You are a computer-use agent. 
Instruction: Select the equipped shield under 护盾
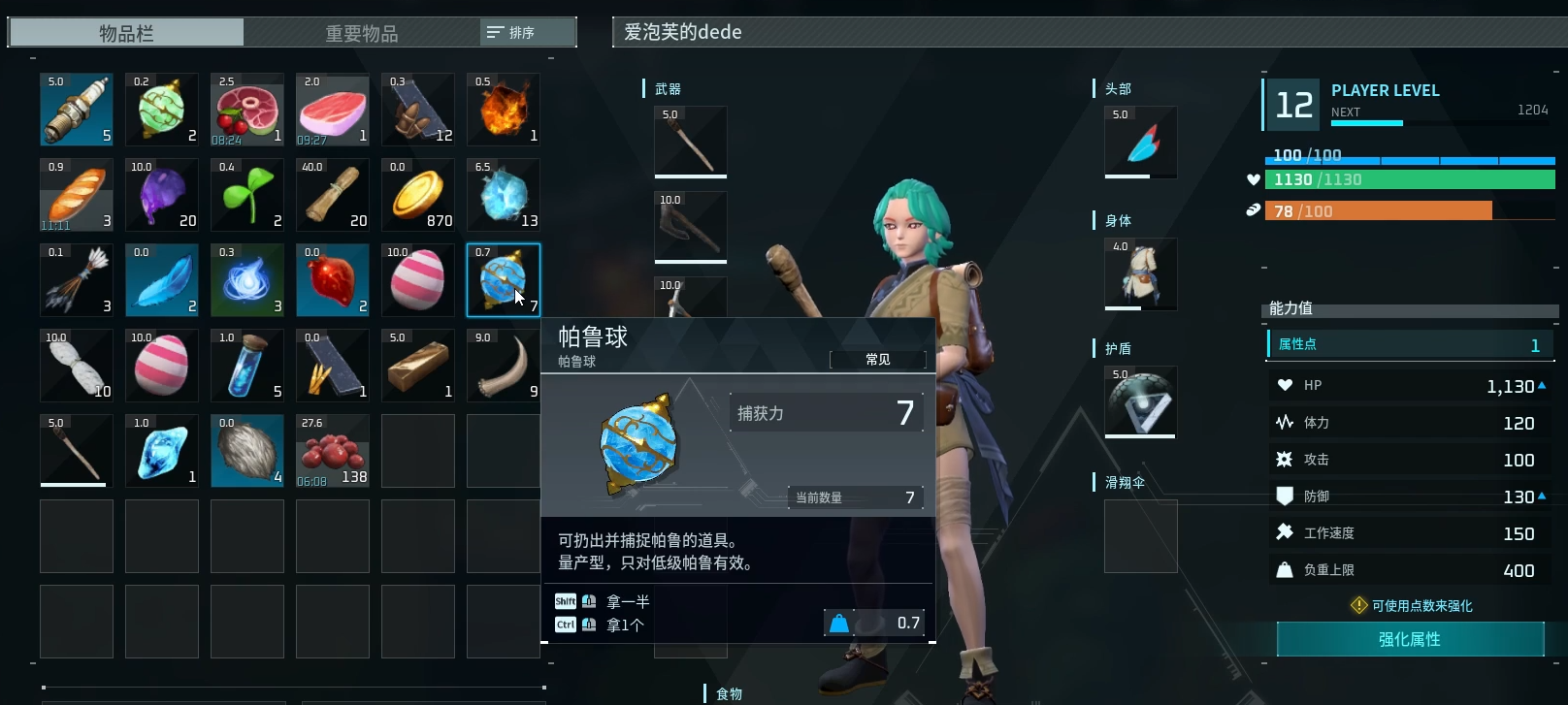1140,401
